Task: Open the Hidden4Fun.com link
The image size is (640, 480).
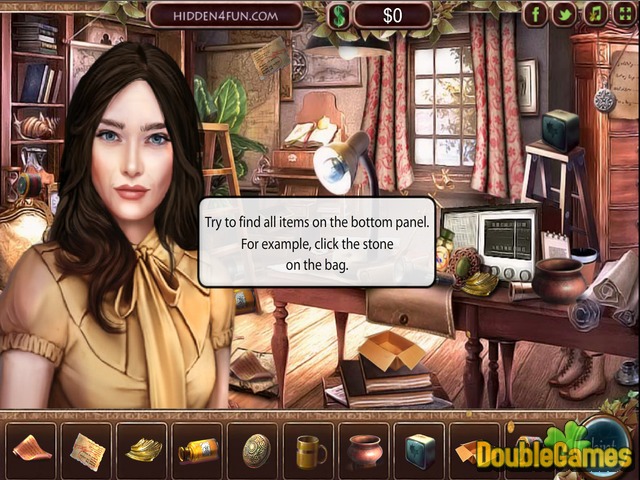Action: [225, 15]
